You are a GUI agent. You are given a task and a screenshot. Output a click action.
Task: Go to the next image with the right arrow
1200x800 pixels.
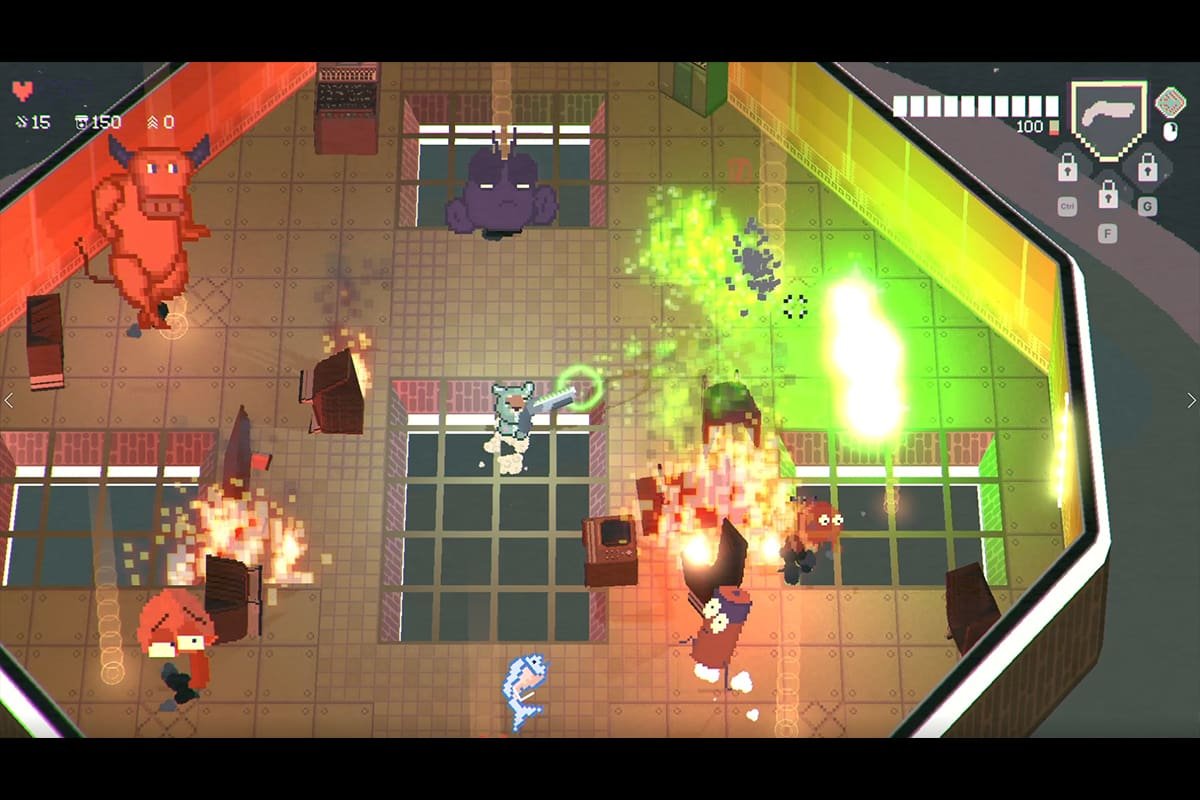point(1191,400)
